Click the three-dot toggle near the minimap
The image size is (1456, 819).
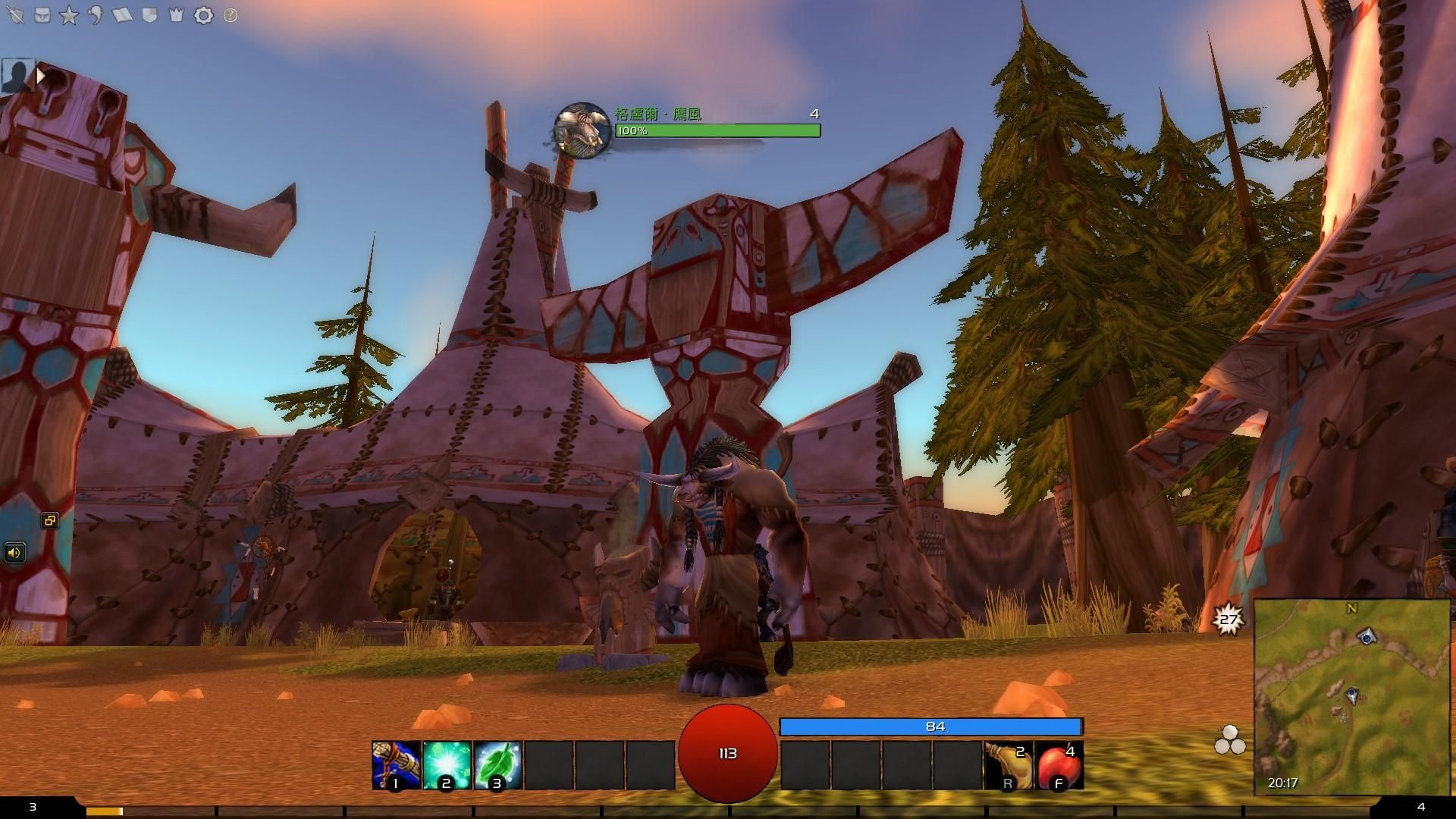coord(1232,737)
